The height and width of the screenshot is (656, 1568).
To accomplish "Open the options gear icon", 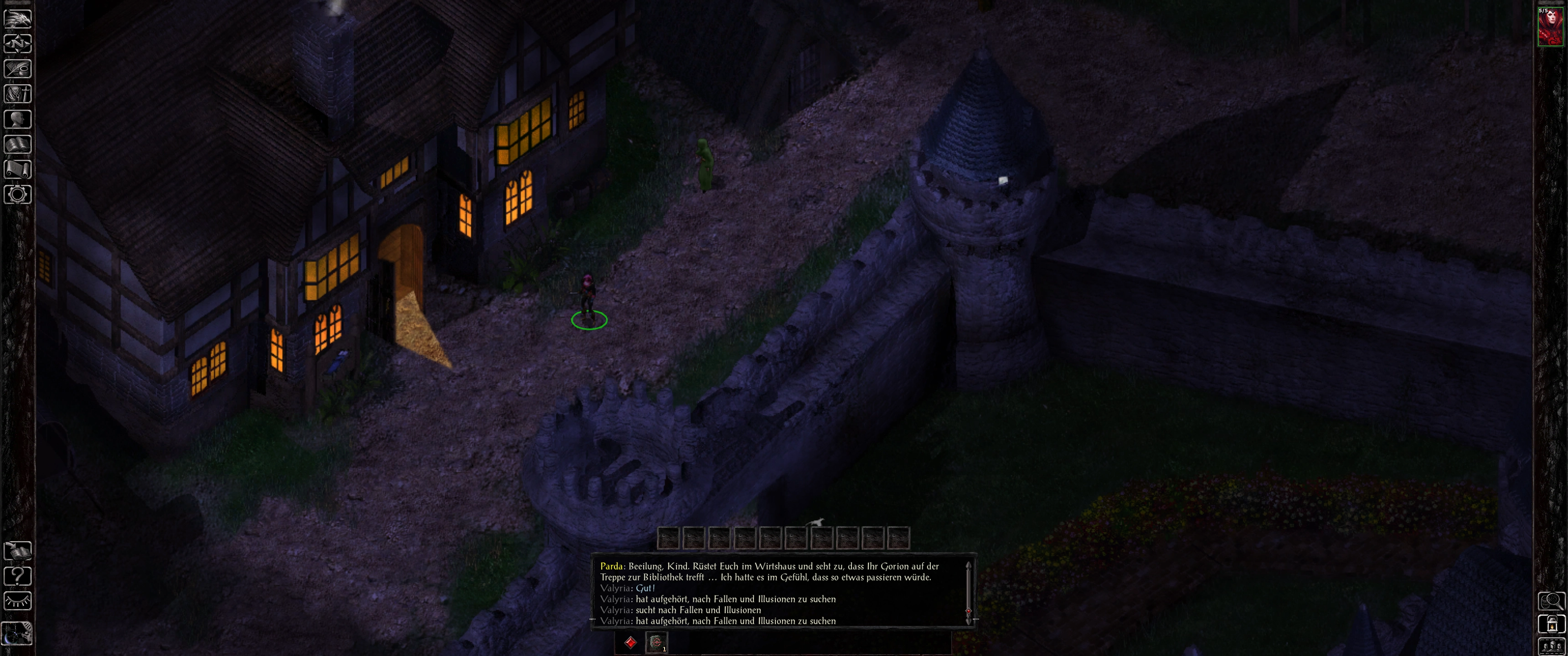I will [x=18, y=195].
